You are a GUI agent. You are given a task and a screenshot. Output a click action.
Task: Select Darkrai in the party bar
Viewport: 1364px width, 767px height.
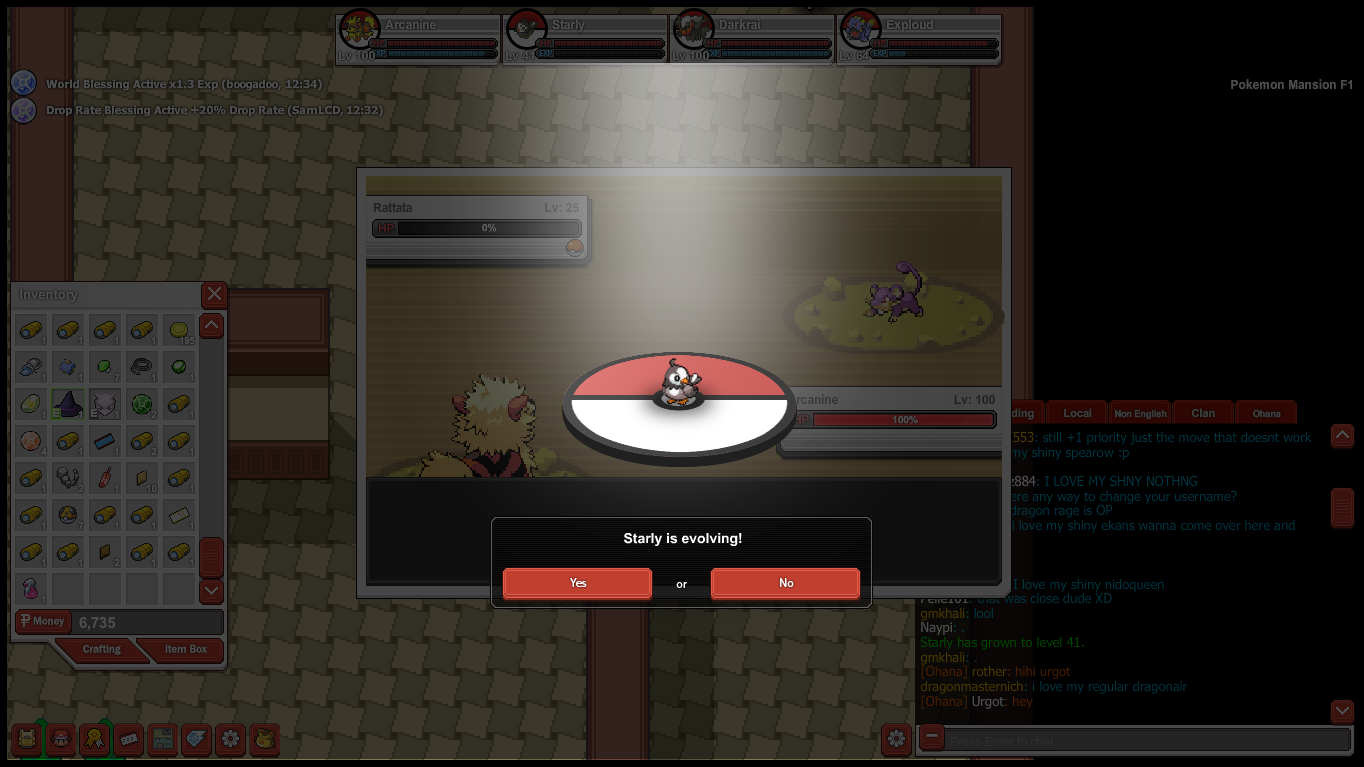[x=752, y=38]
